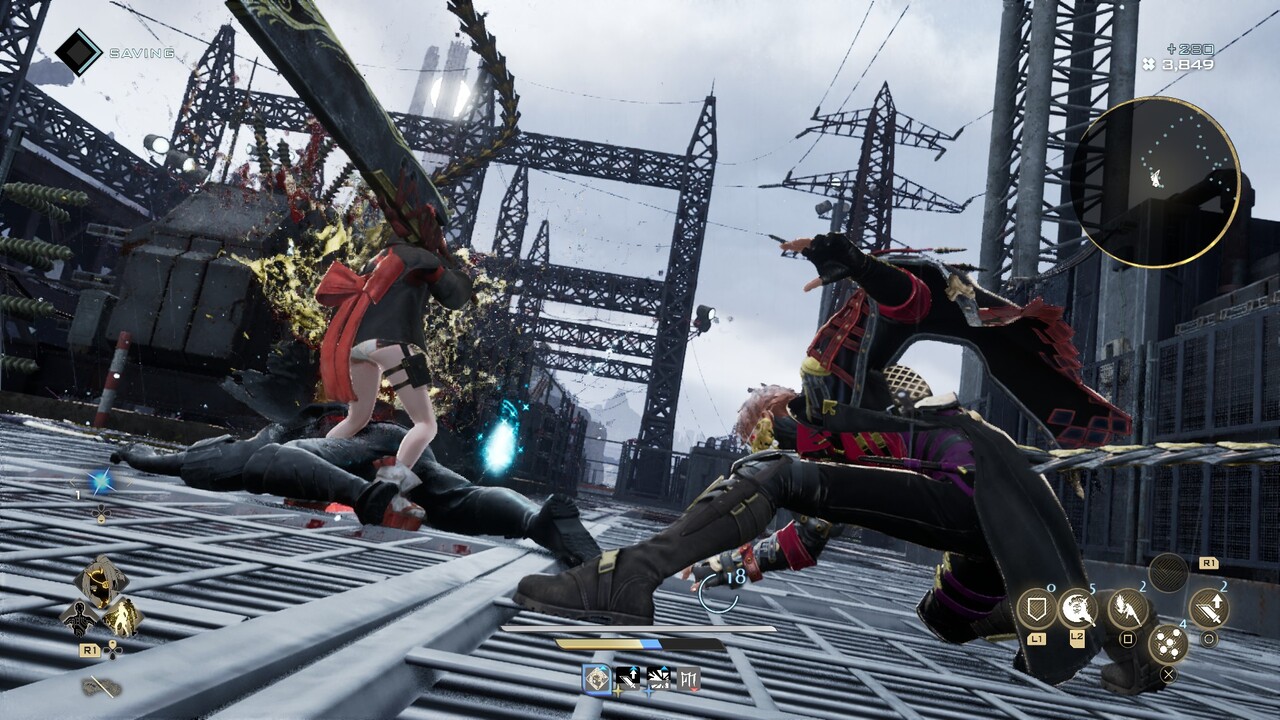Click the fangs debuff status icon
The height and width of the screenshot is (720, 1280).
(689, 679)
